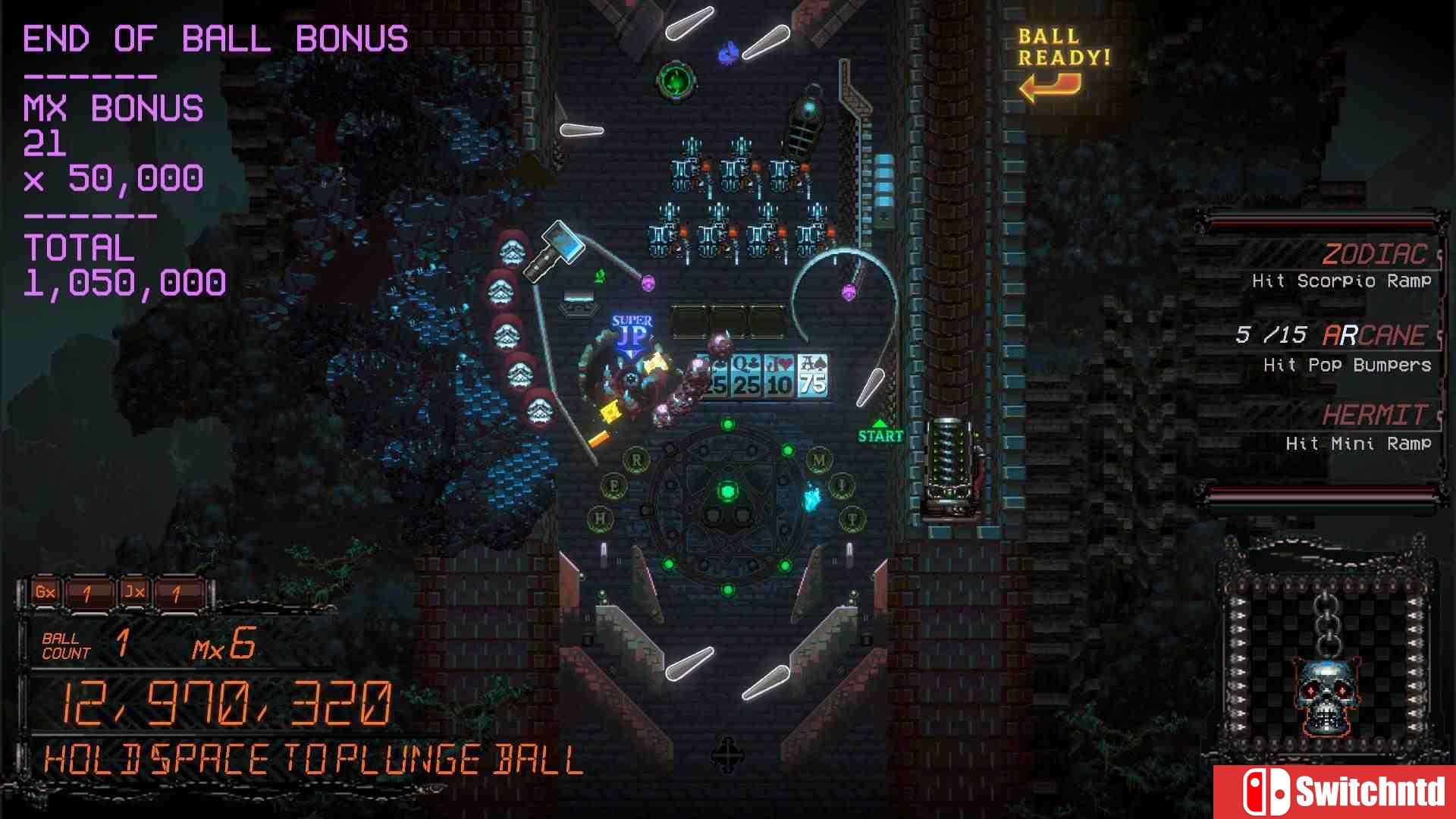The image size is (1456, 819).
Task: Click the hammer object on the playfield
Action: [x=556, y=253]
